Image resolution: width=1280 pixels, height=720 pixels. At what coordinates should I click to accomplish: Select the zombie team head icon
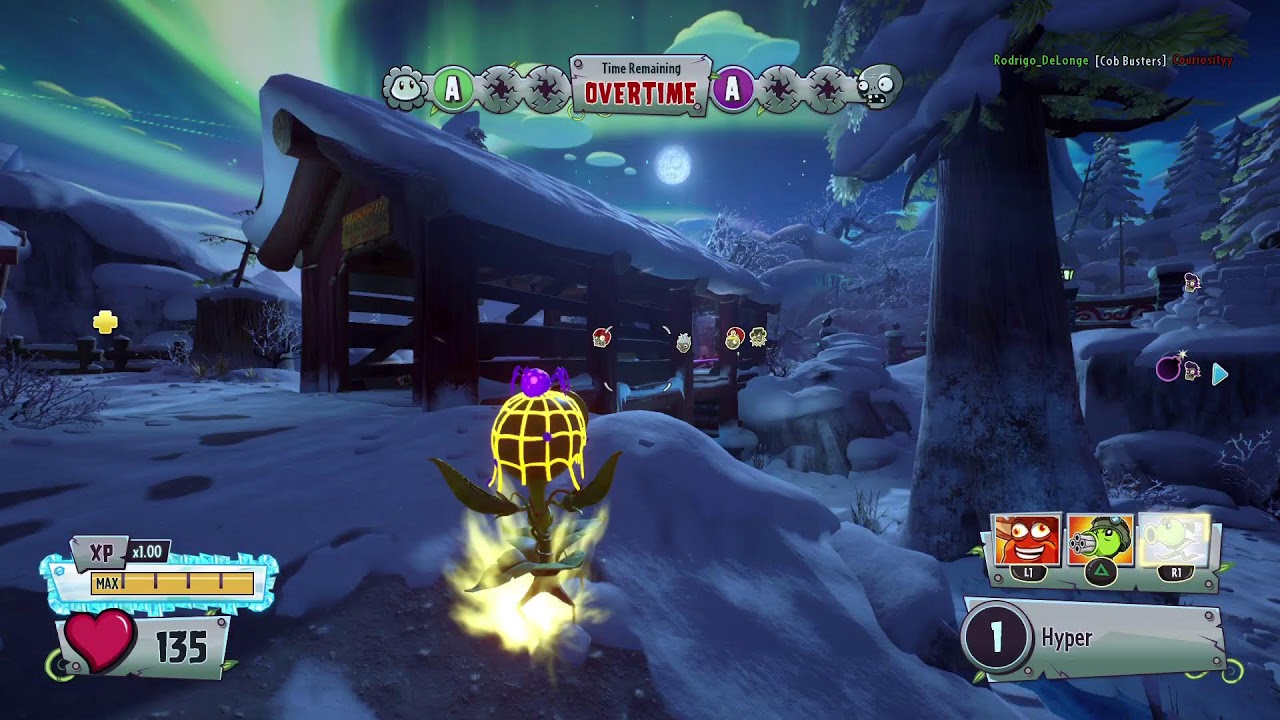tap(879, 88)
